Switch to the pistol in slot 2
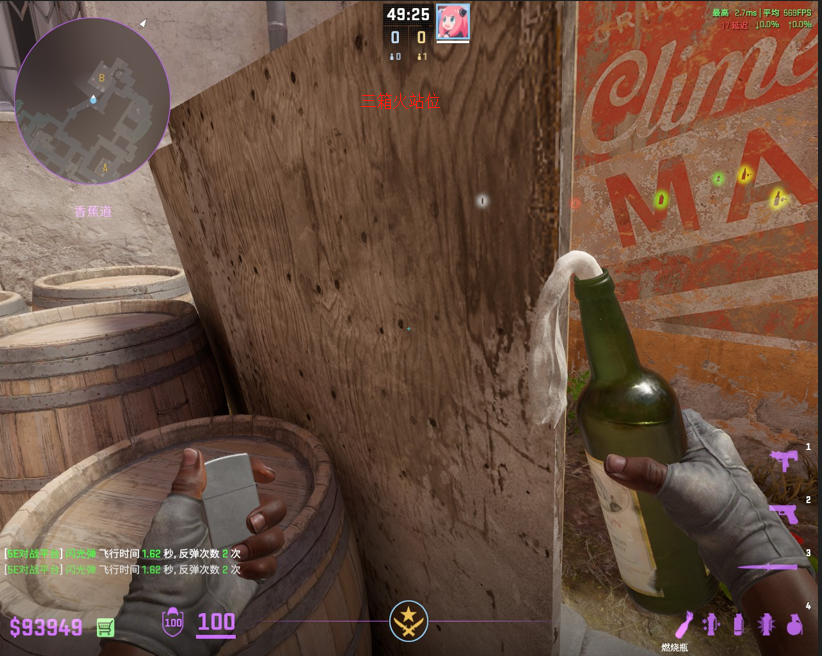822x656 pixels. (x=783, y=513)
